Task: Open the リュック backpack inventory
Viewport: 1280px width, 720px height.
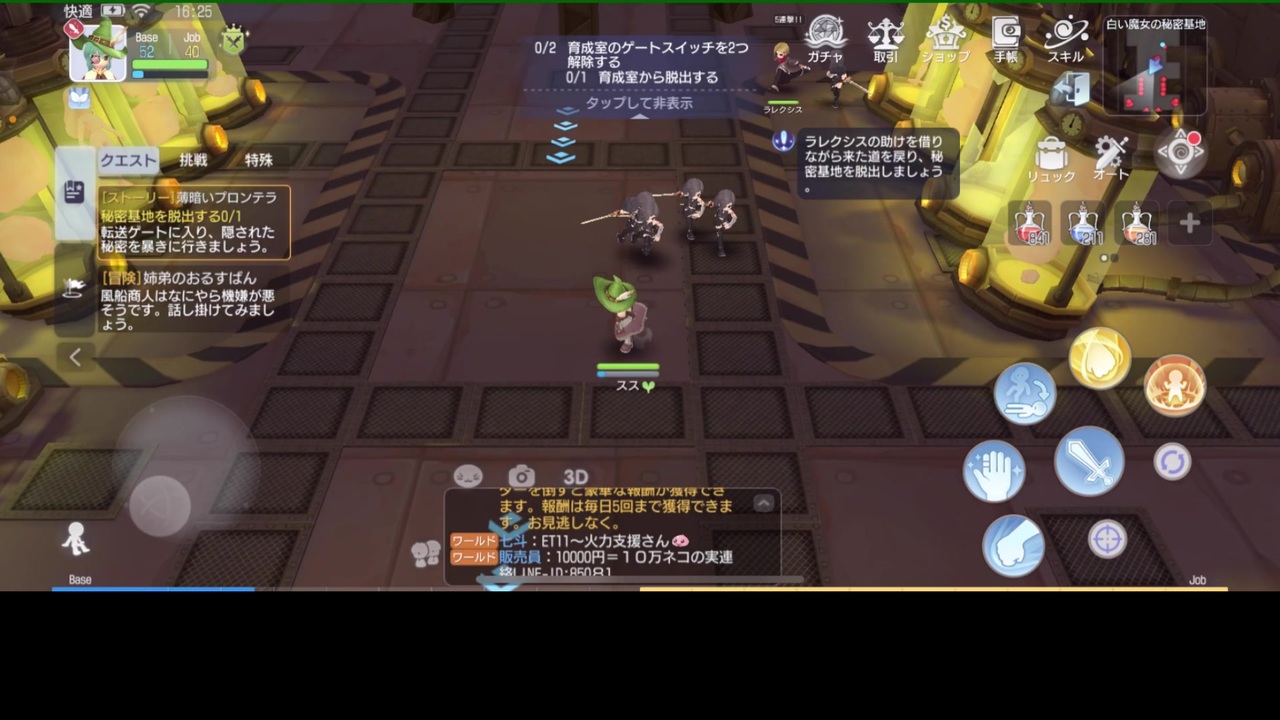Action: [x=1049, y=155]
